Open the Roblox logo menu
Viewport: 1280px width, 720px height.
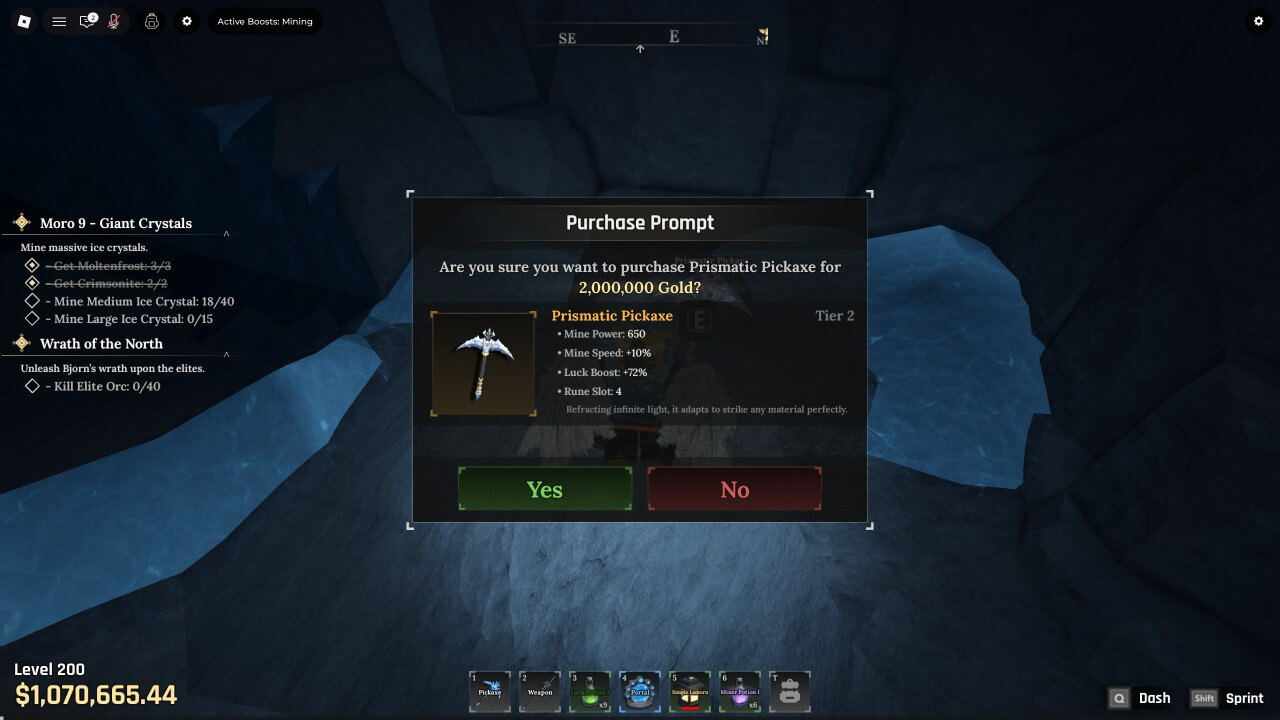pyautogui.click(x=25, y=21)
